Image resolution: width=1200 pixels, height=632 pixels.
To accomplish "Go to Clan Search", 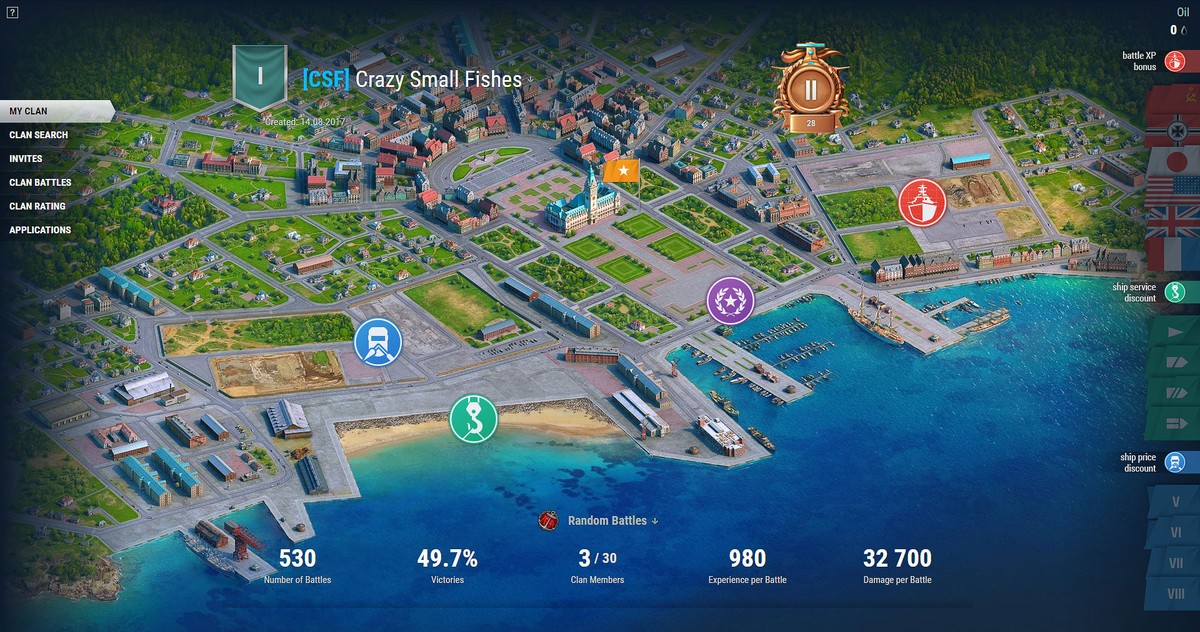I will pos(39,135).
